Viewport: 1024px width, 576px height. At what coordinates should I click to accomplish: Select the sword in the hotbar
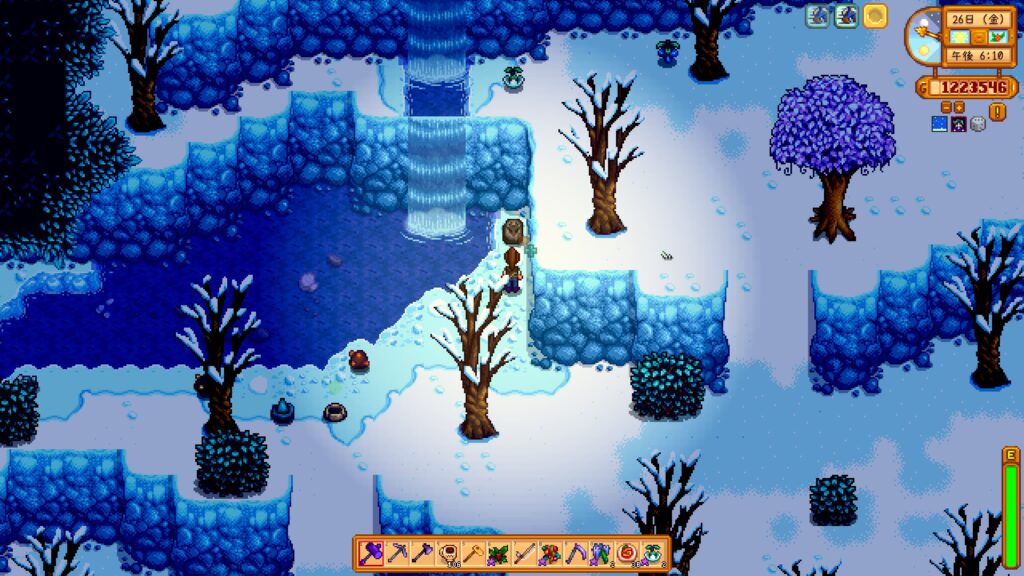525,552
